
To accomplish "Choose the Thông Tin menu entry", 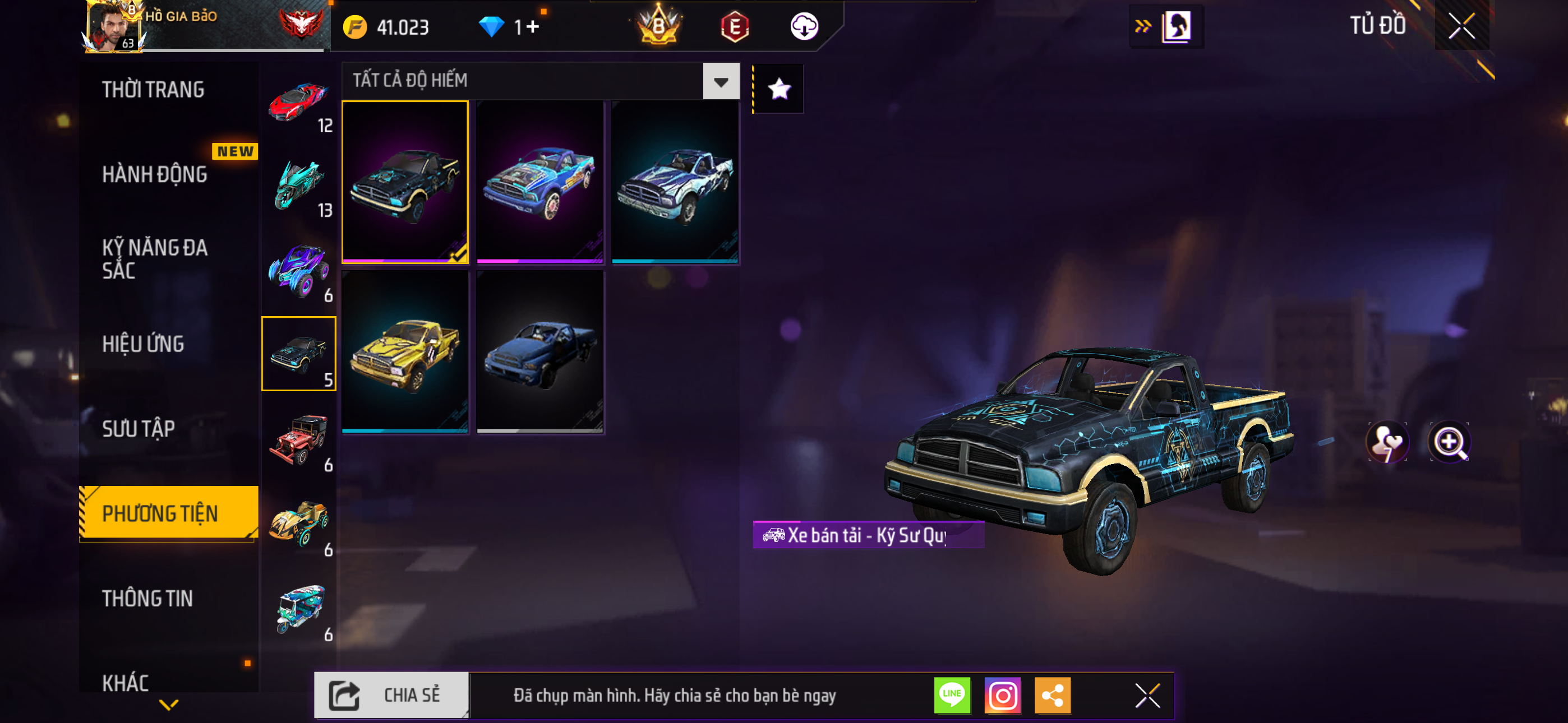I will 147,599.
